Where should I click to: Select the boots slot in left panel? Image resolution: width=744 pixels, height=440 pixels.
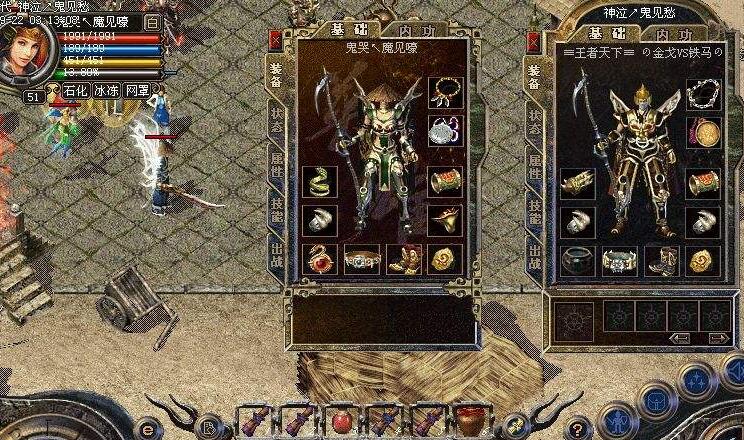pos(403,259)
